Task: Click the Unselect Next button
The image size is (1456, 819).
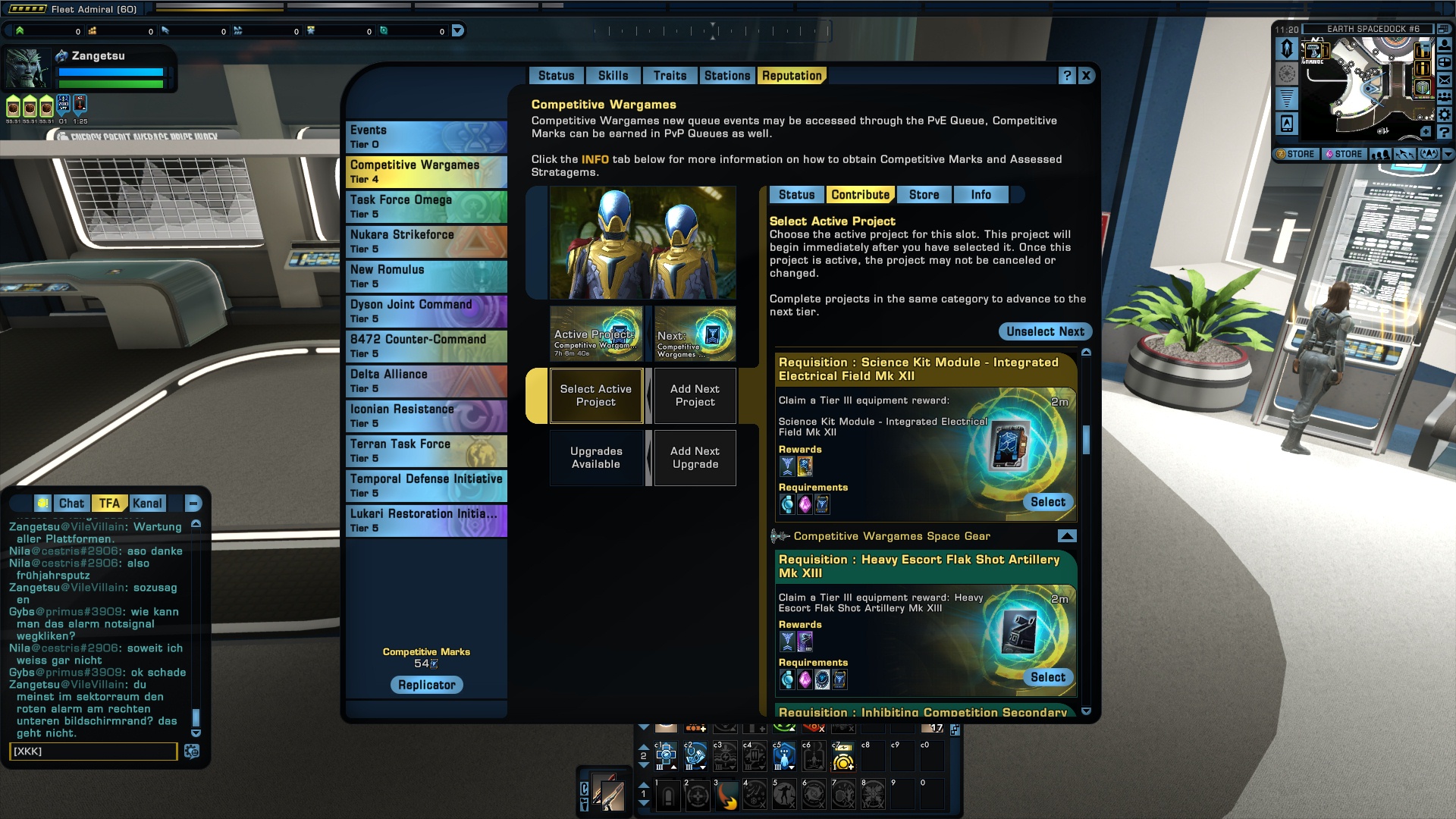Action: [x=1045, y=331]
